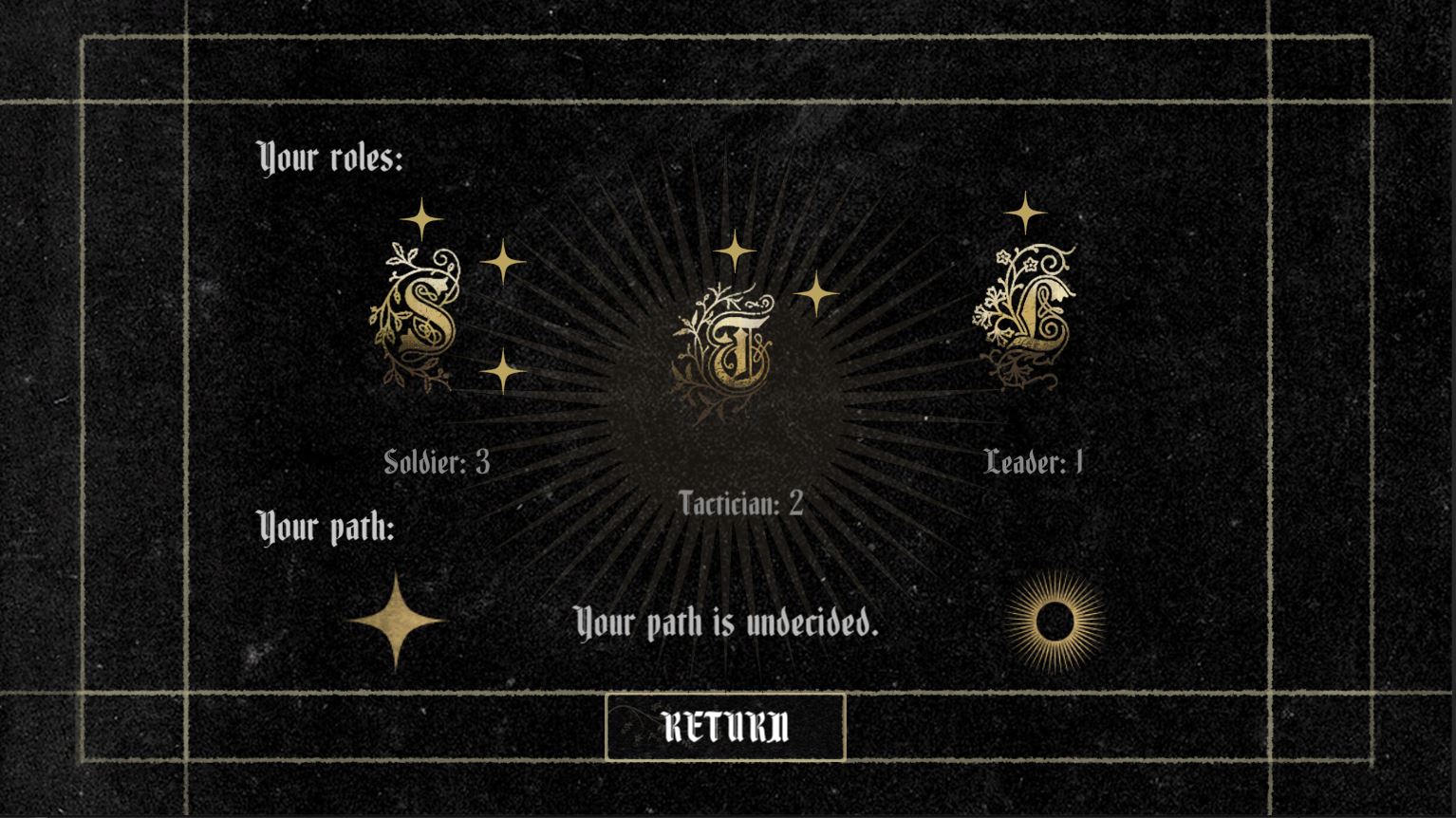Expand the "Your path" section
The width and height of the screenshot is (1456, 818).
pos(327,525)
